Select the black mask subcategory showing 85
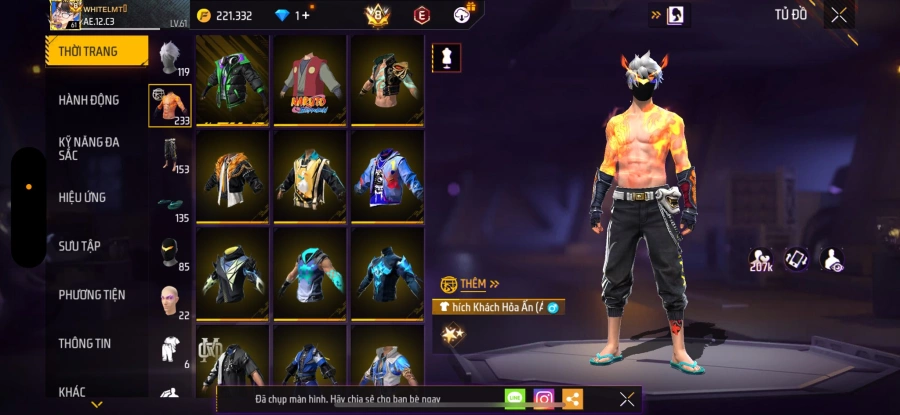900x415 pixels. tap(170, 253)
